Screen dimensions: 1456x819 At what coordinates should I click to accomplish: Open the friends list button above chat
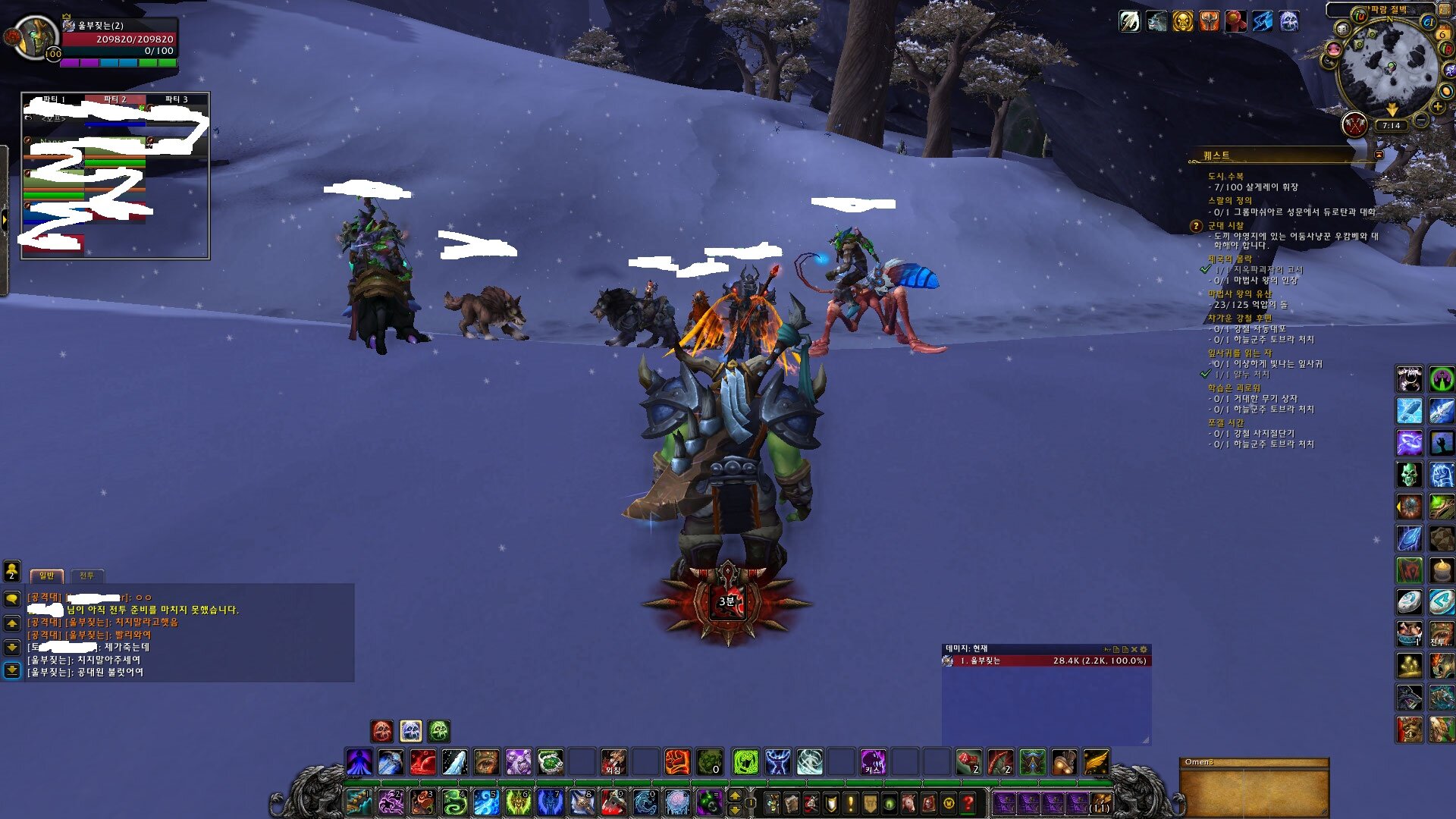pos(12,570)
